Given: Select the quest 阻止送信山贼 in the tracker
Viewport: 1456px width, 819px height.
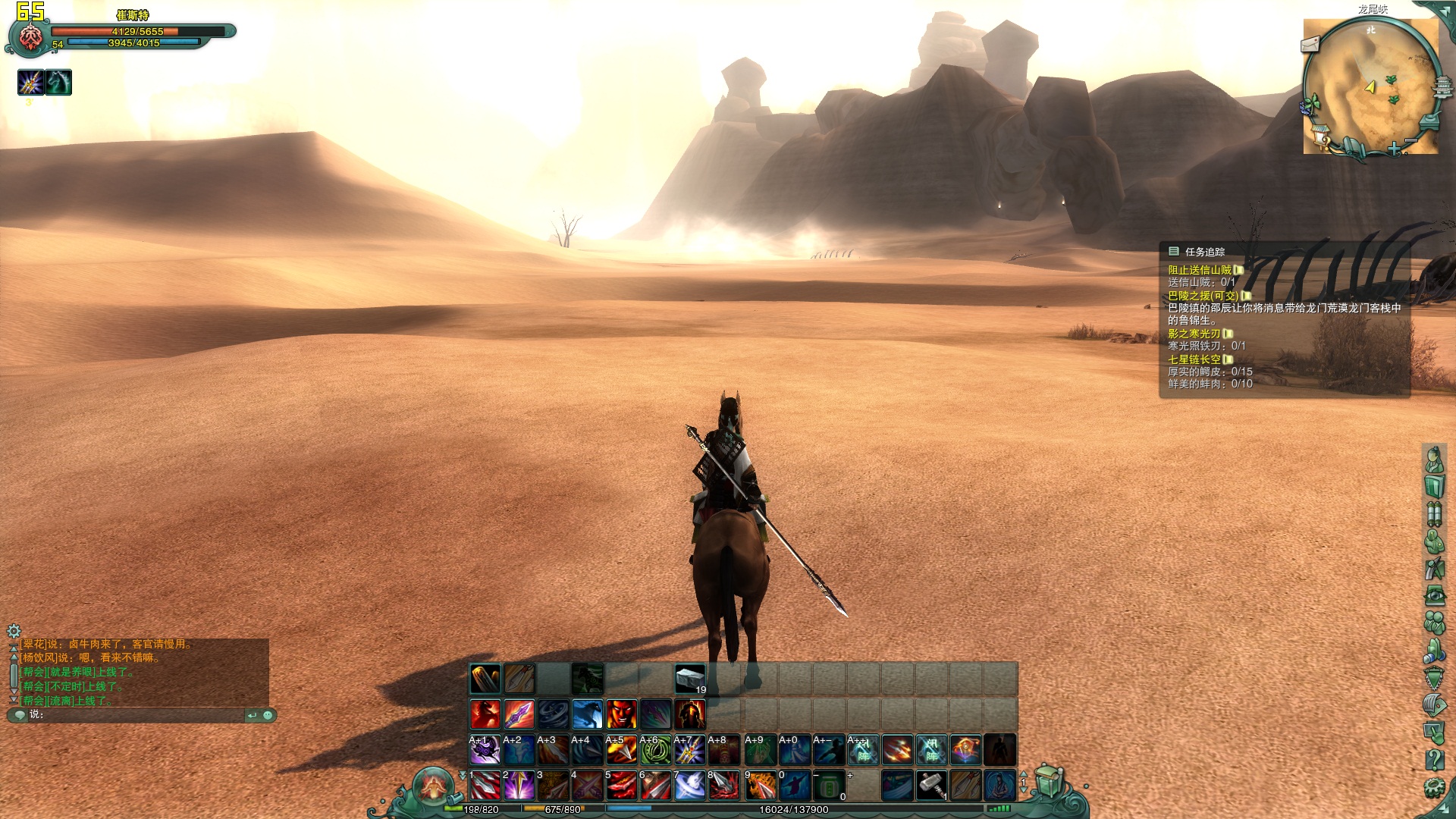Looking at the screenshot, I should click(x=1200, y=270).
